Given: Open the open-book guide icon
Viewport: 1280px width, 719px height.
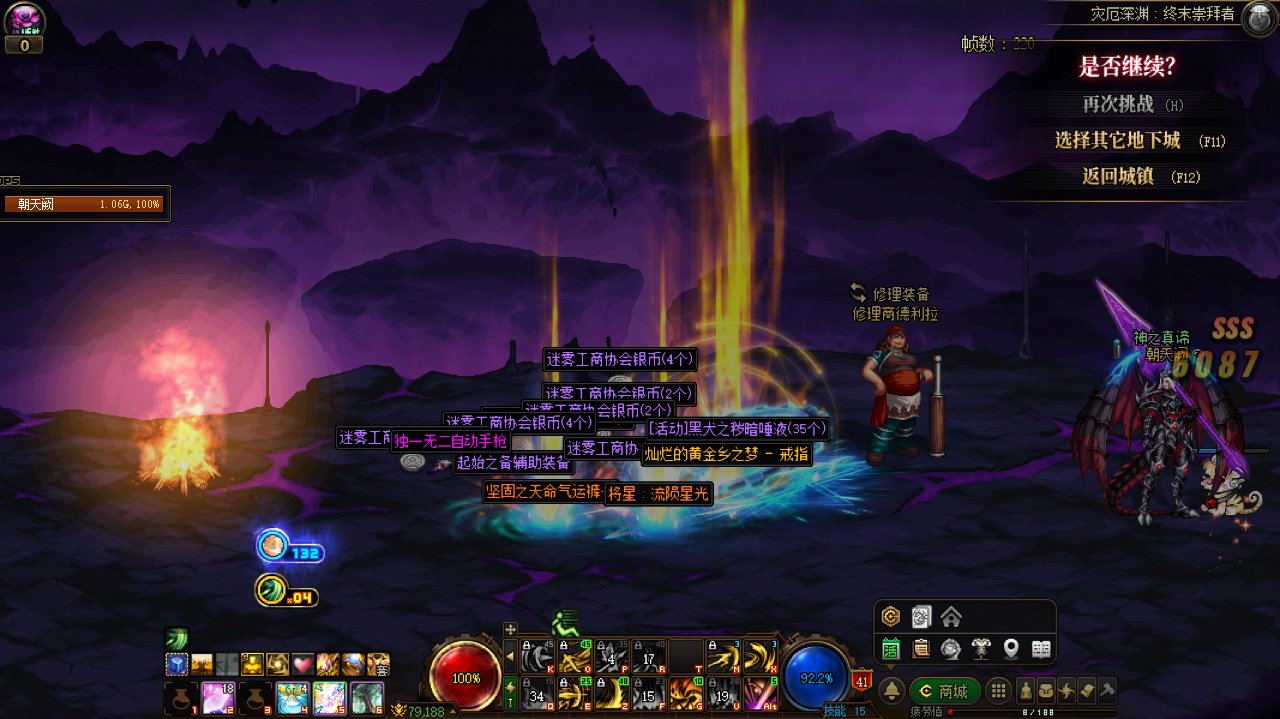Looking at the screenshot, I should [1041, 649].
